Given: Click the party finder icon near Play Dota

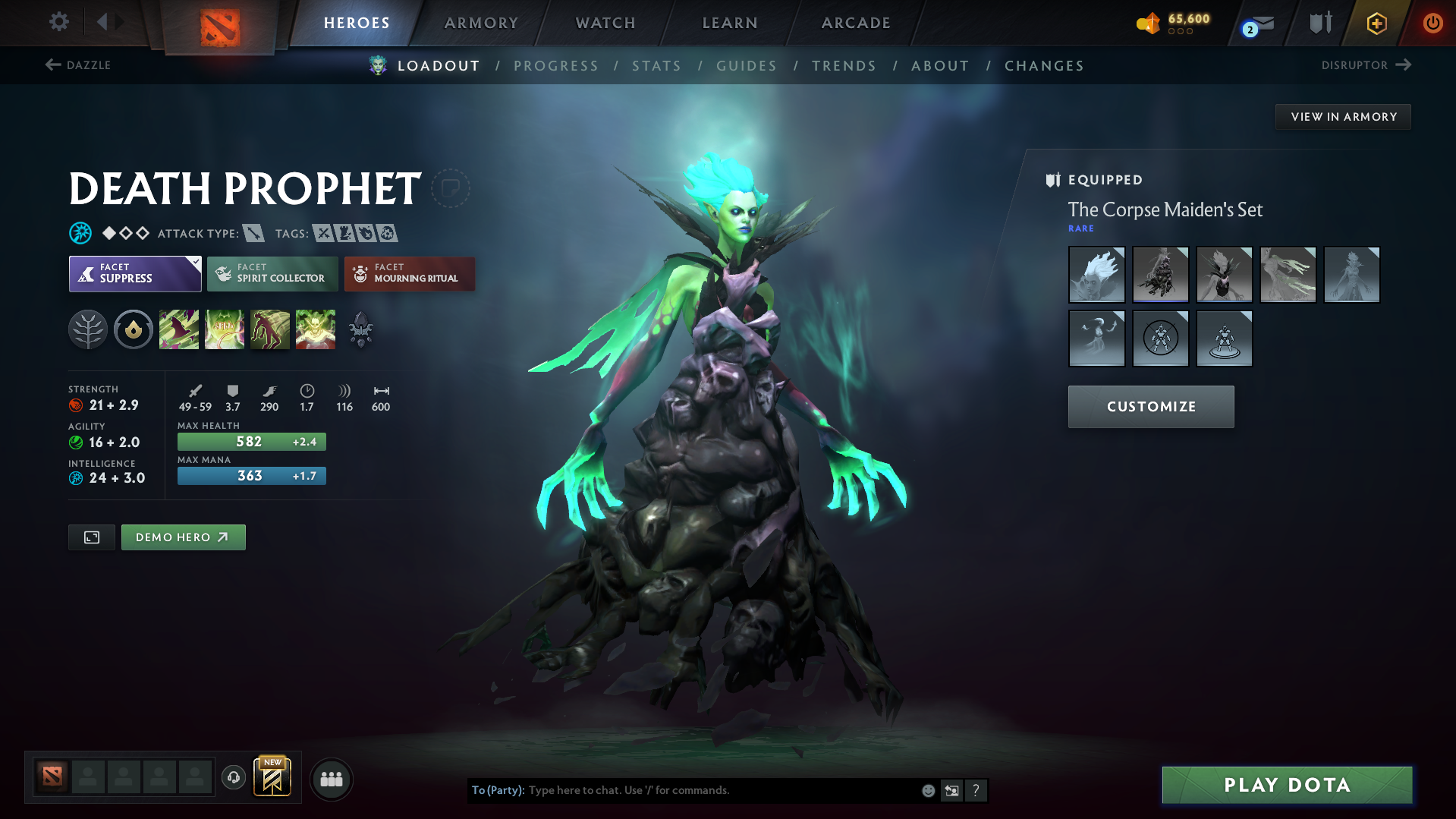Looking at the screenshot, I should pyautogui.click(x=331, y=779).
